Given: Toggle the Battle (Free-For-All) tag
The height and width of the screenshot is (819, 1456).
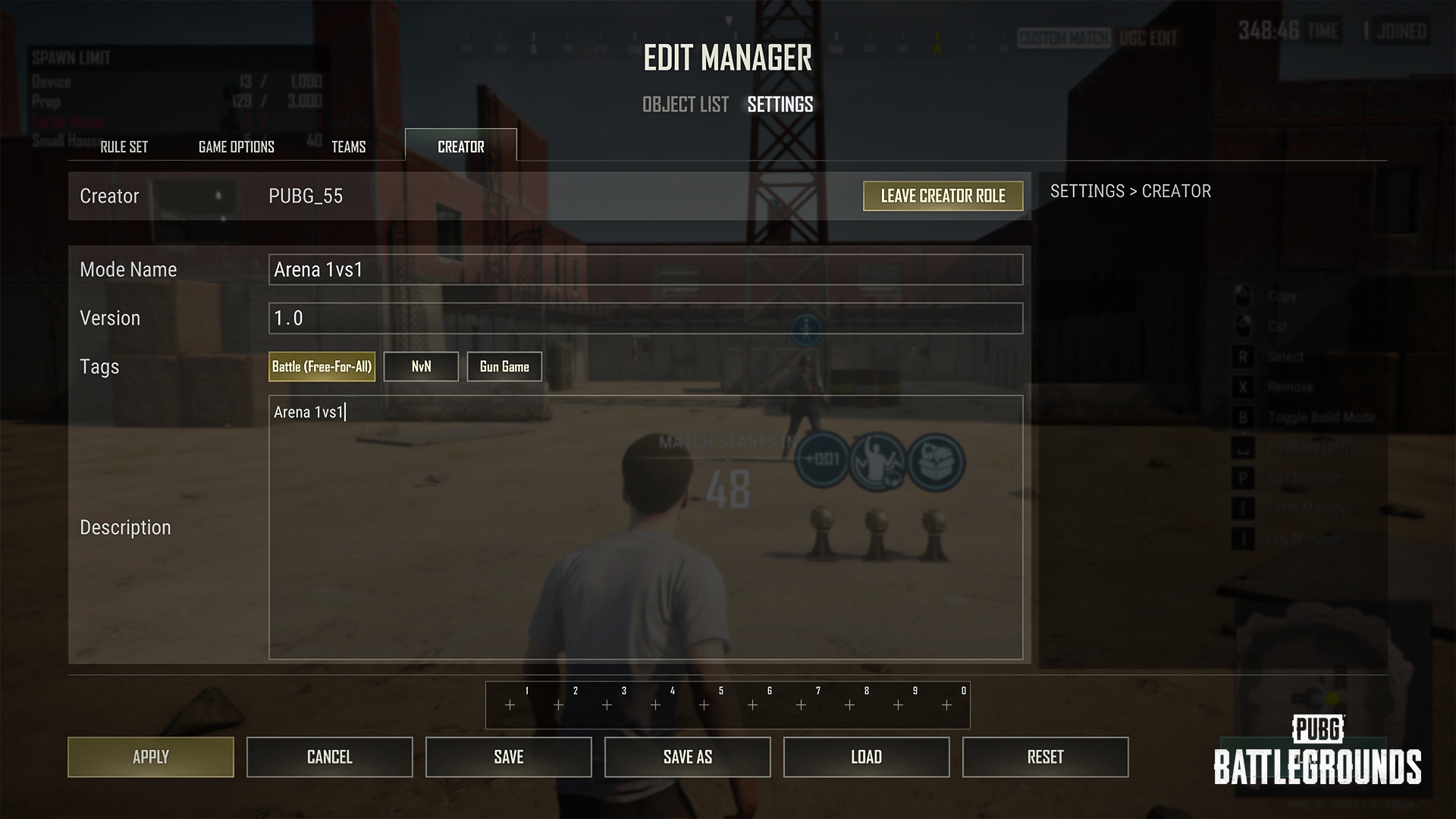Looking at the screenshot, I should [322, 367].
